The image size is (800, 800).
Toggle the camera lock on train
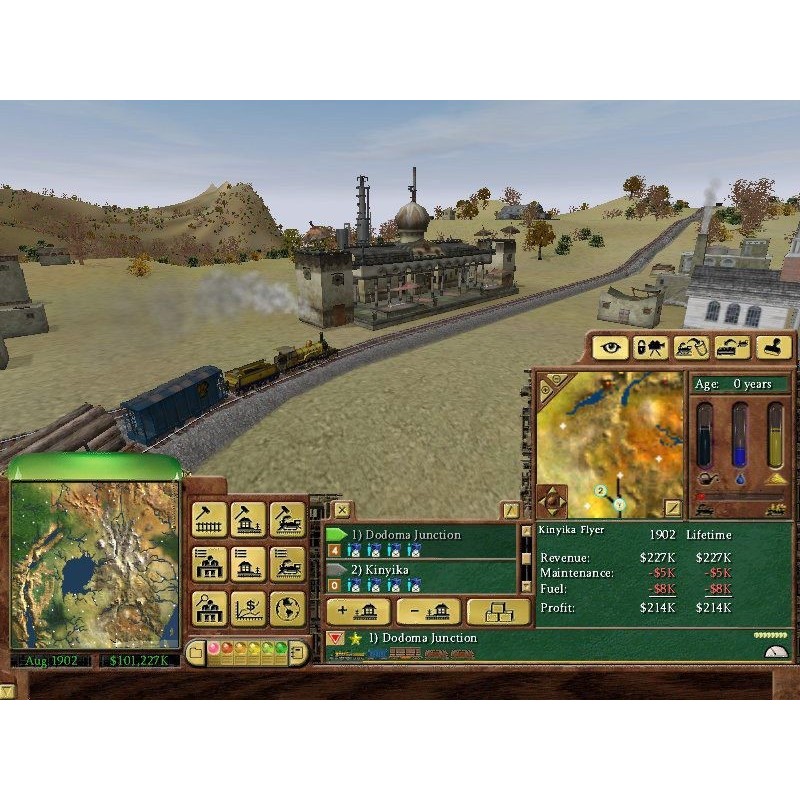pyautogui.click(x=651, y=347)
